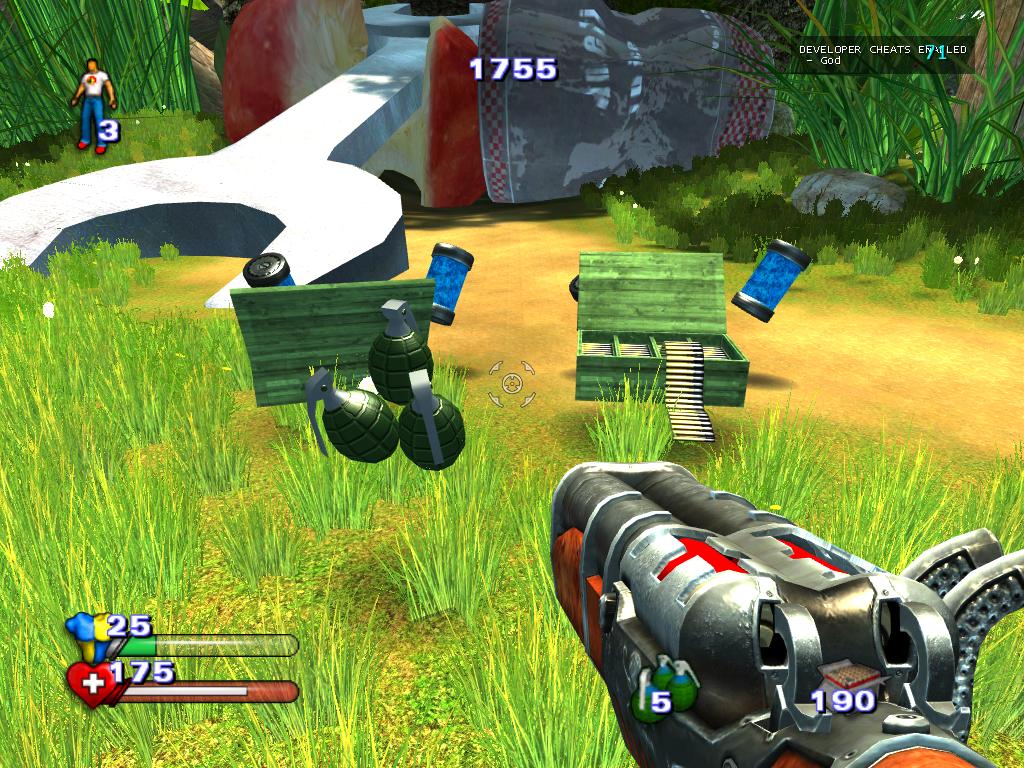
Task: Click the red heart health icon
Action: point(91,685)
